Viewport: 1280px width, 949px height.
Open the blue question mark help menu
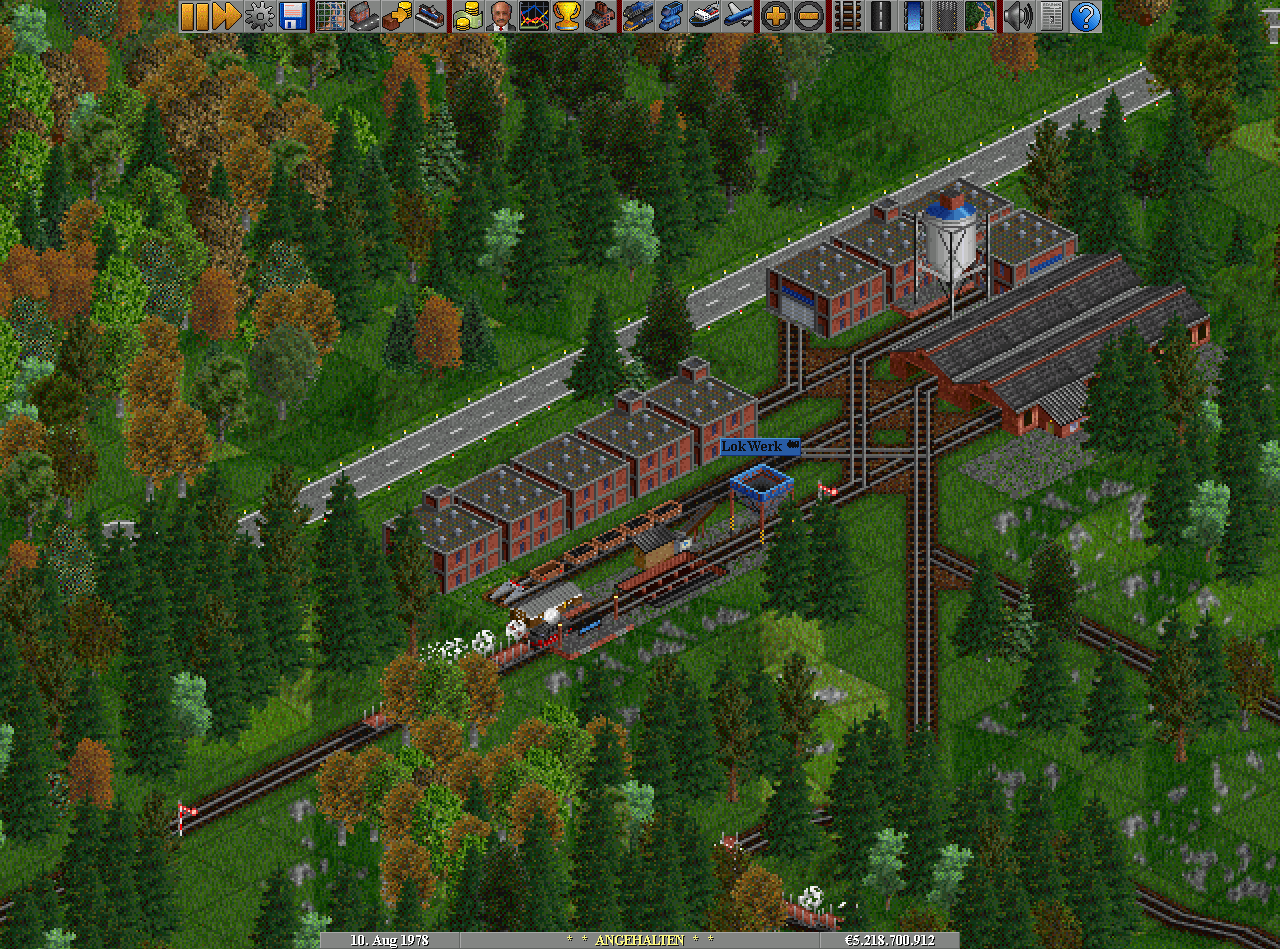pyautogui.click(x=1085, y=16)
